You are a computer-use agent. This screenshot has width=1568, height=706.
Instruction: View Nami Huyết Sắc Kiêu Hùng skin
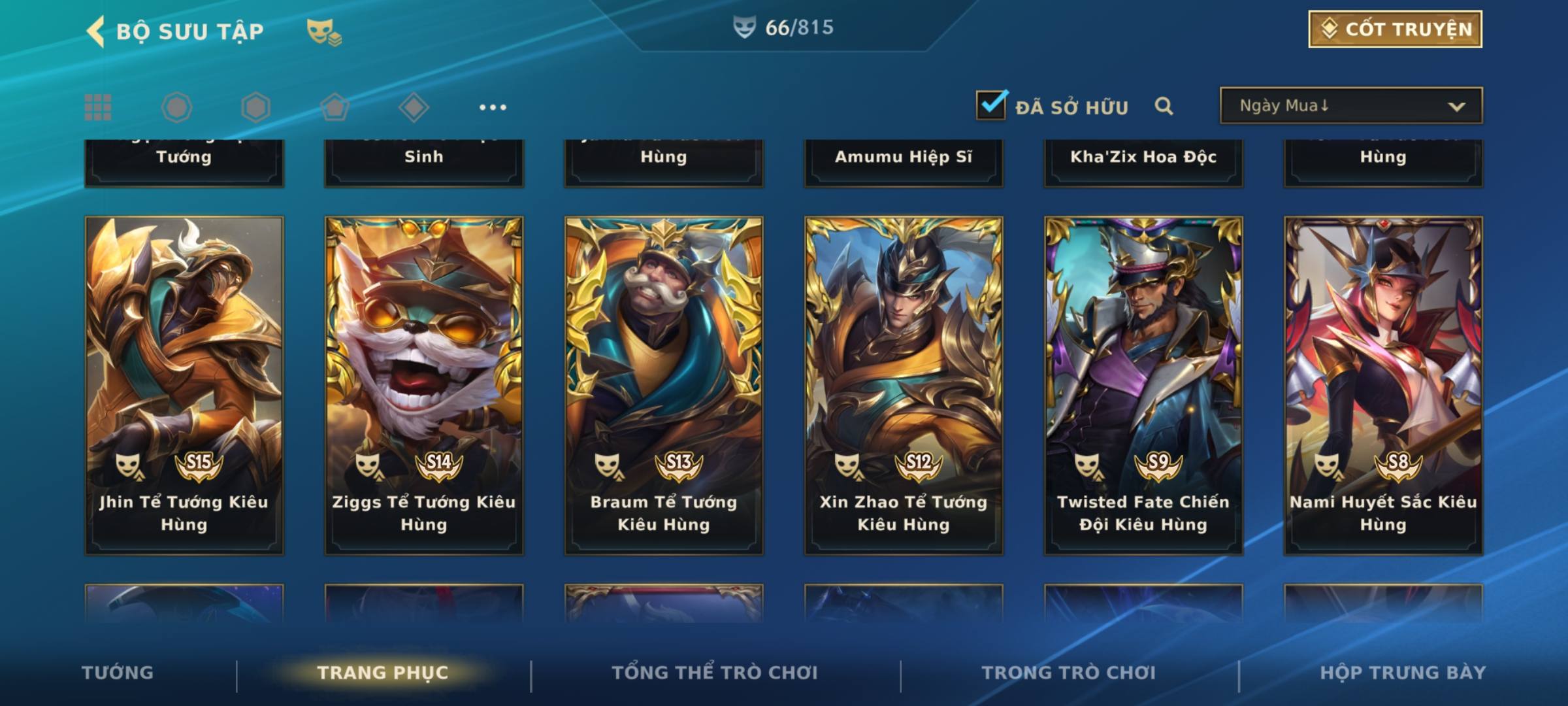point(1383,386)
